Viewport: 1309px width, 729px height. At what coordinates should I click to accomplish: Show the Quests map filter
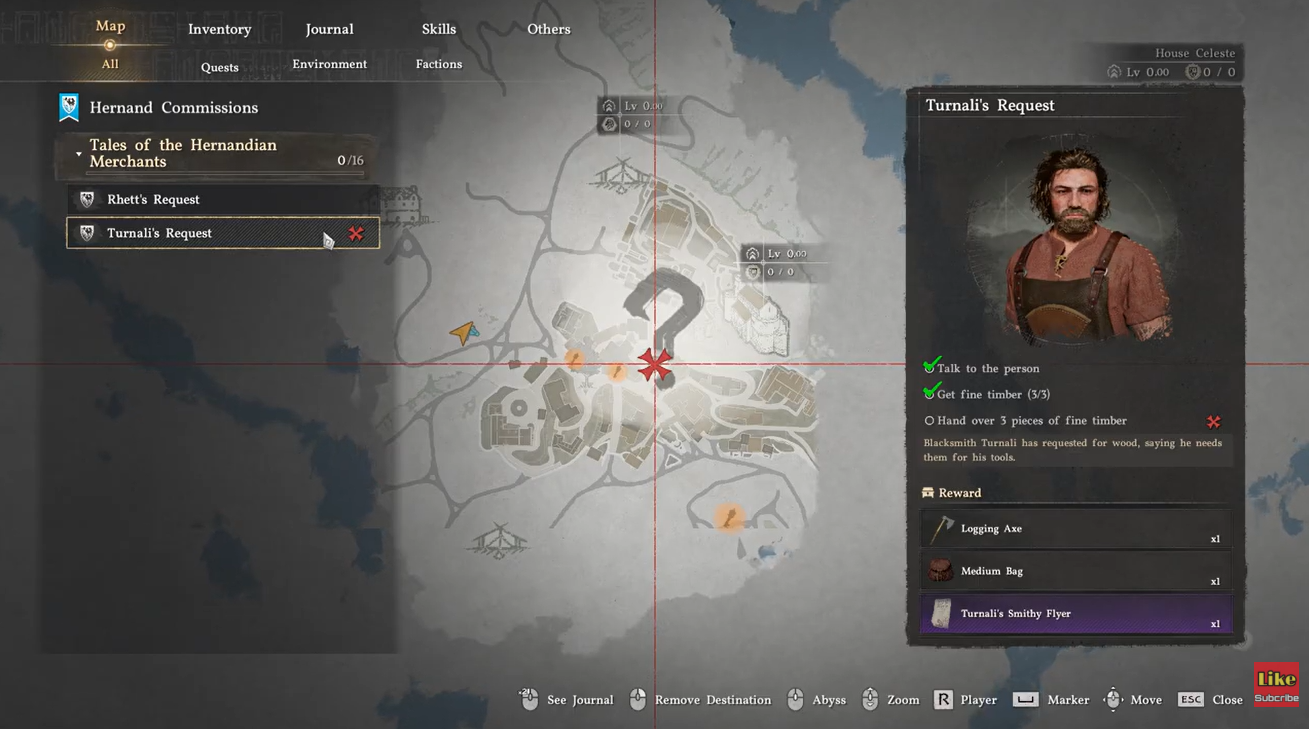coord(219,68)
